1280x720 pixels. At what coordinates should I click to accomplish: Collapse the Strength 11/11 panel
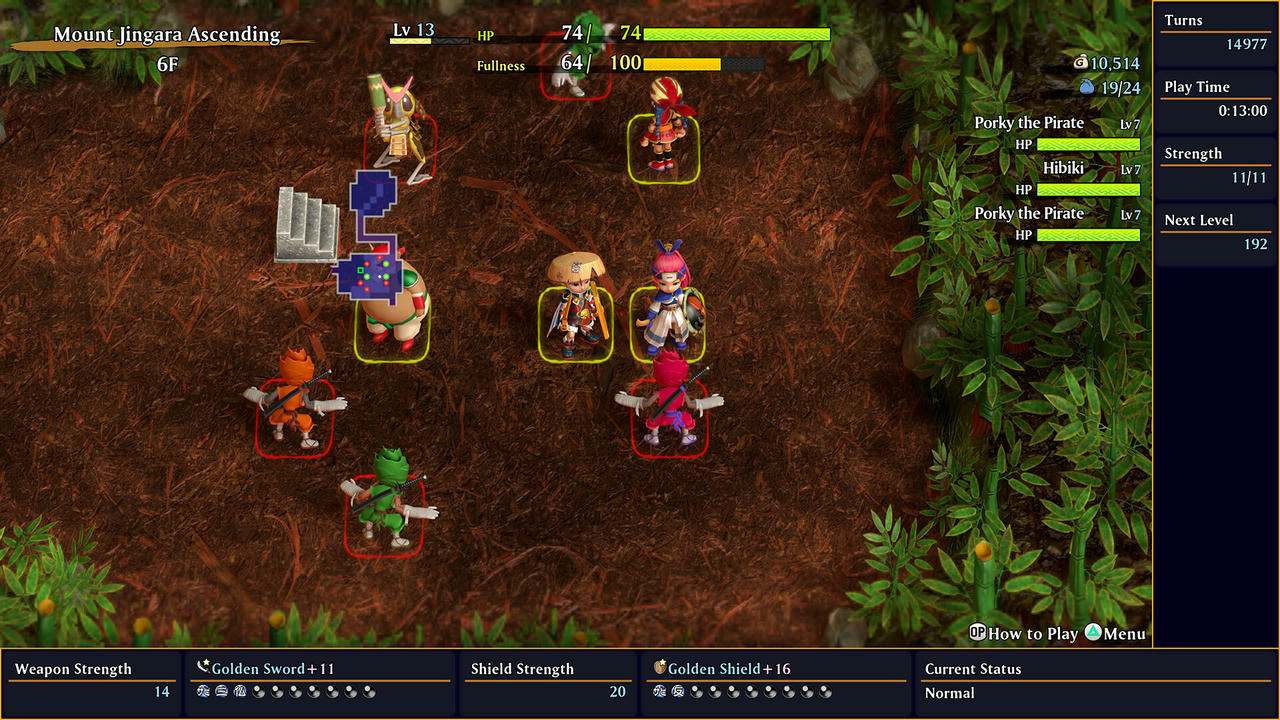coord(1215,165)
